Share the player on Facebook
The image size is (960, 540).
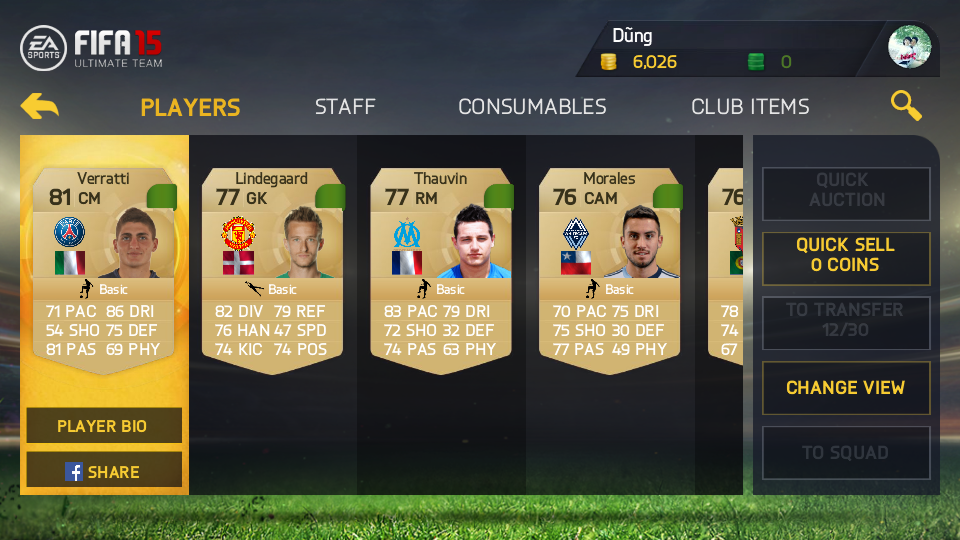point(103,472)
